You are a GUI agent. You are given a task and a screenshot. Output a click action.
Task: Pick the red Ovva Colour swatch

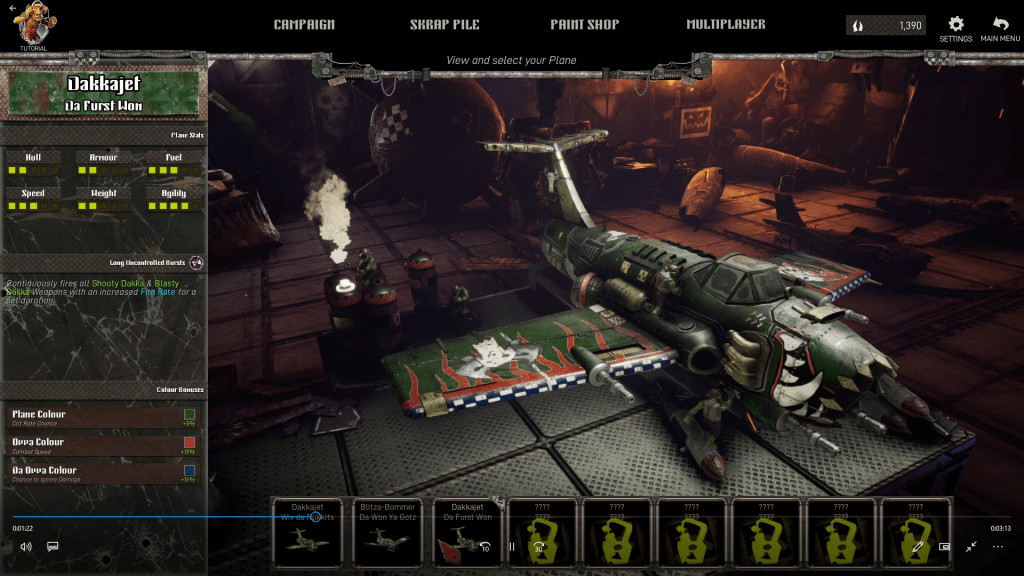pyautogui.click(x=190, y=442)
